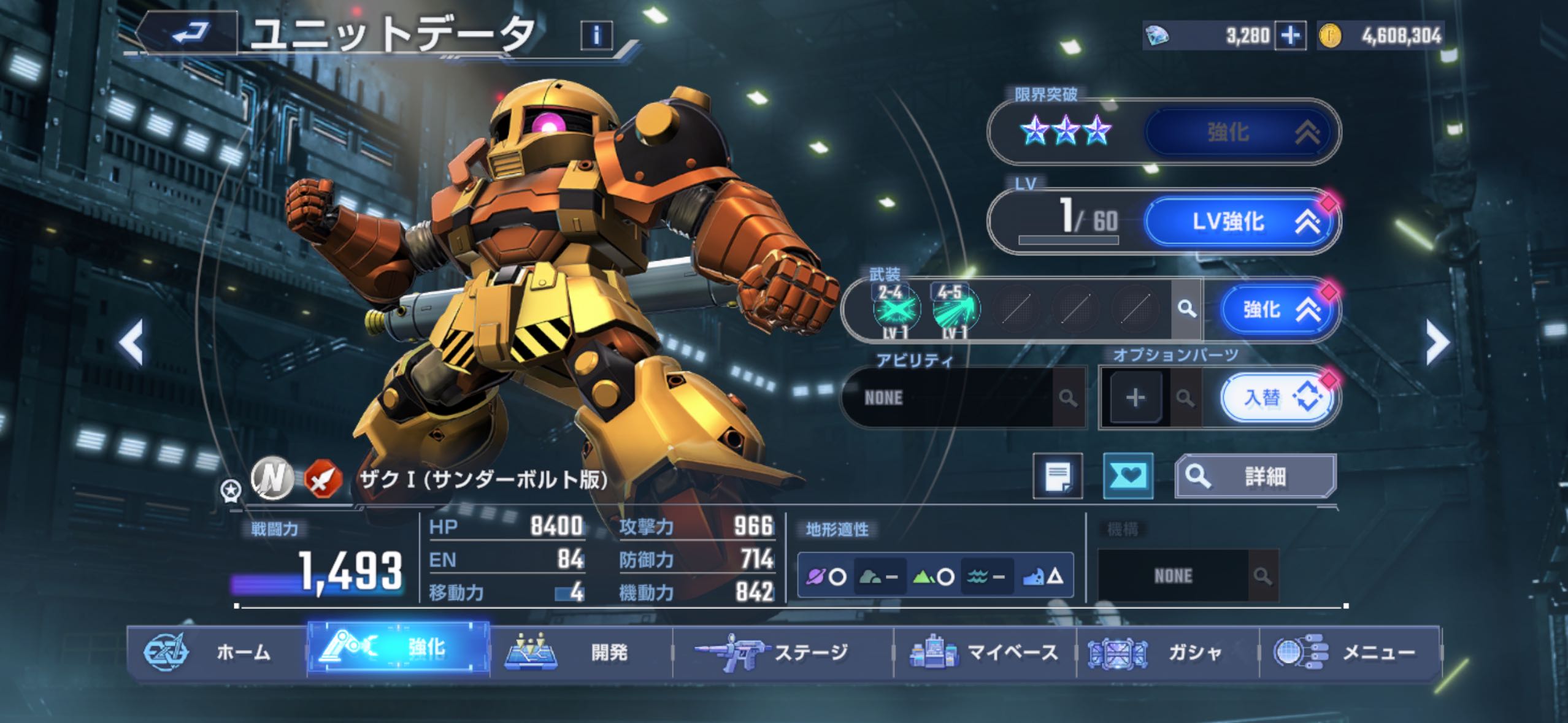This screenshot has width=1568, height=723.
Task: Add an option part in empty plus slot
Action: pos(1135,398)
